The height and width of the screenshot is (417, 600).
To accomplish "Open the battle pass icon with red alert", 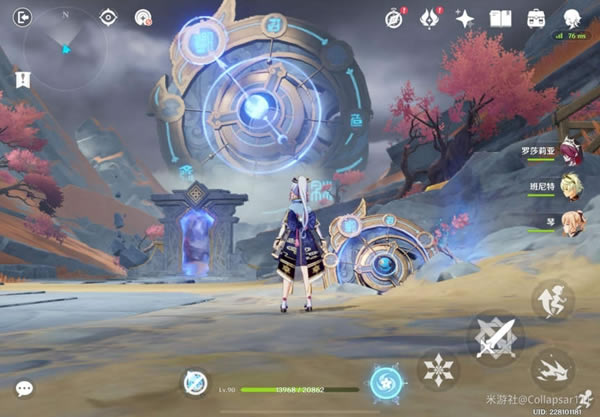I will point(427,18).
